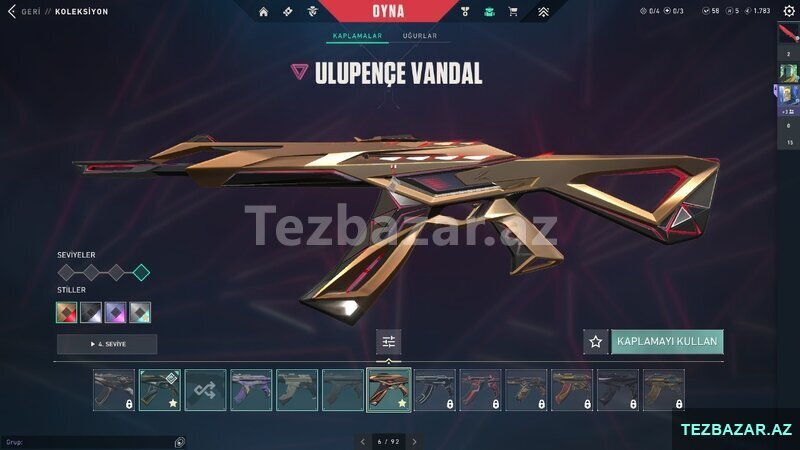Open the store cart icon
800x450 pixels.
[513, 12]
